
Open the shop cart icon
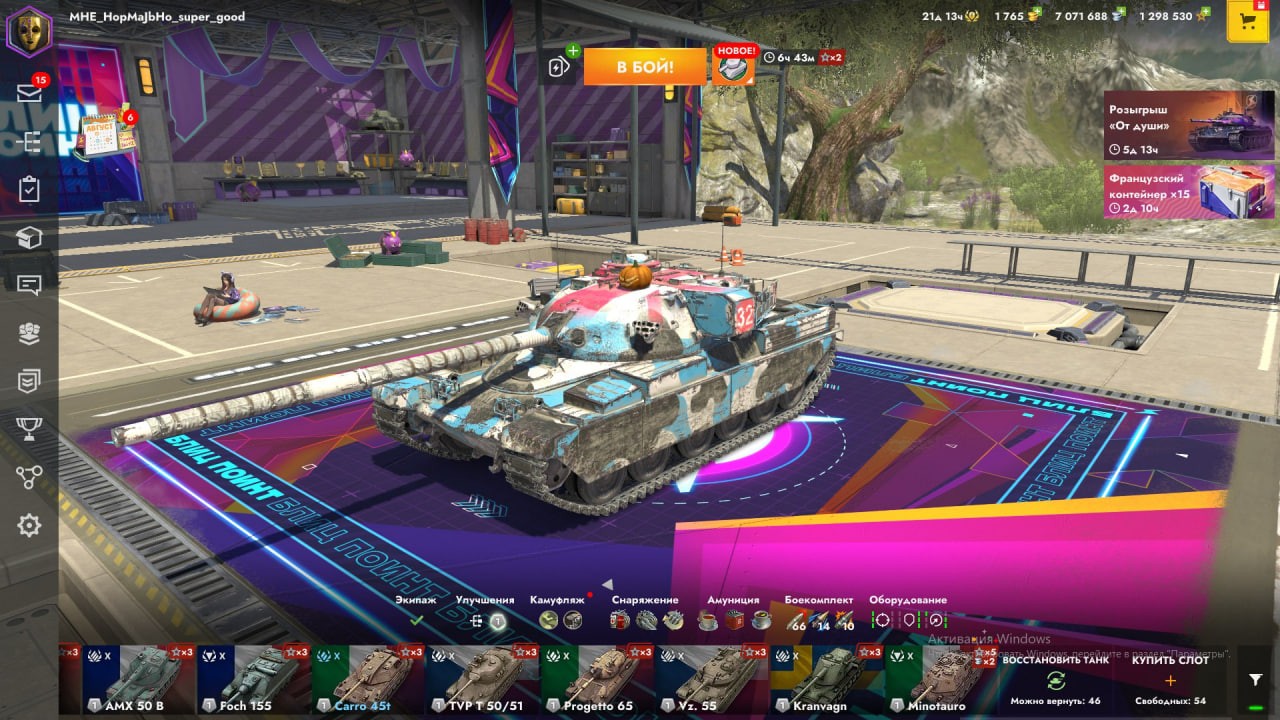(x=1247, y=22)
